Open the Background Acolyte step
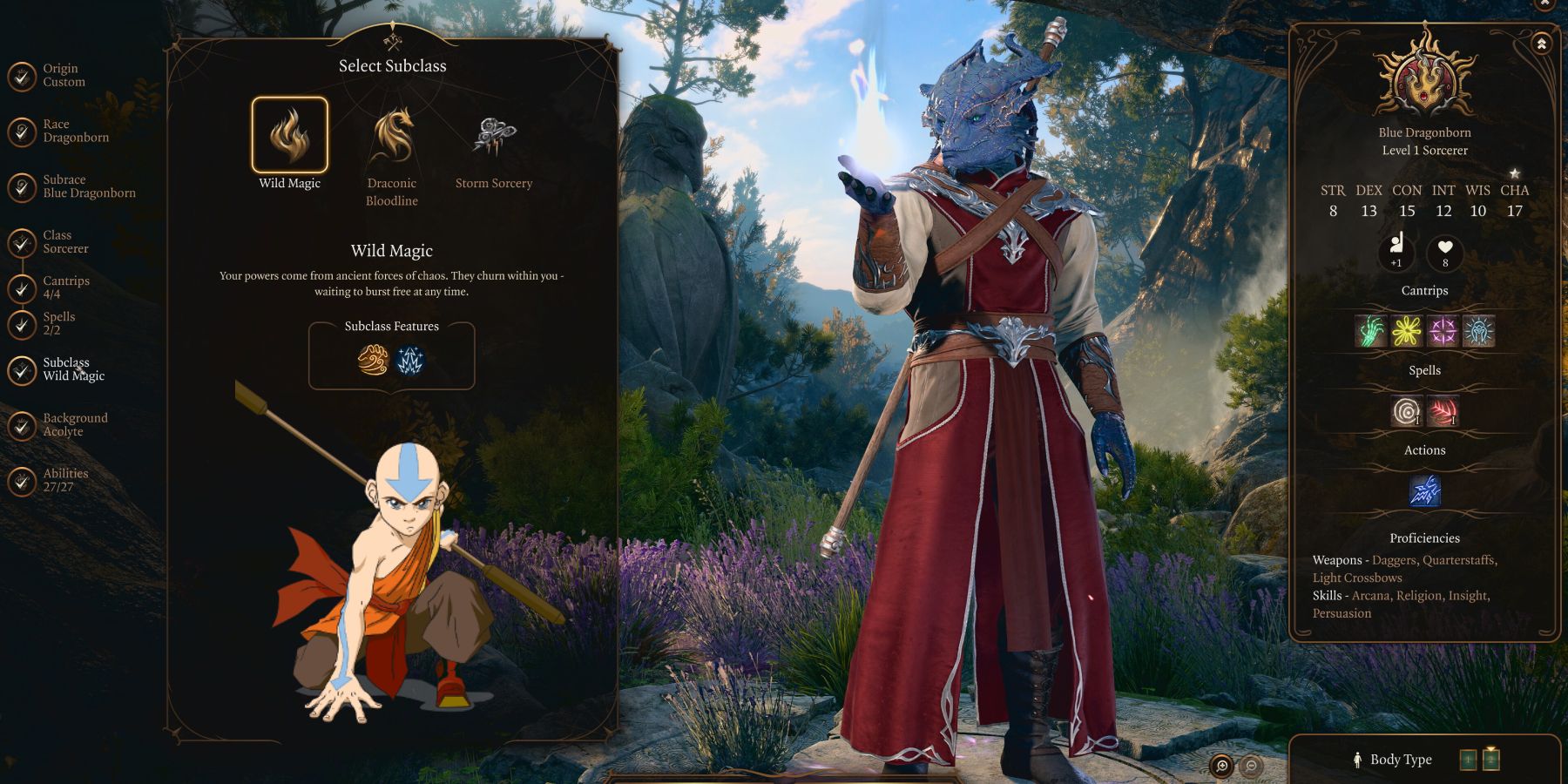1568x784 pixels. click(x=75, y=425)
